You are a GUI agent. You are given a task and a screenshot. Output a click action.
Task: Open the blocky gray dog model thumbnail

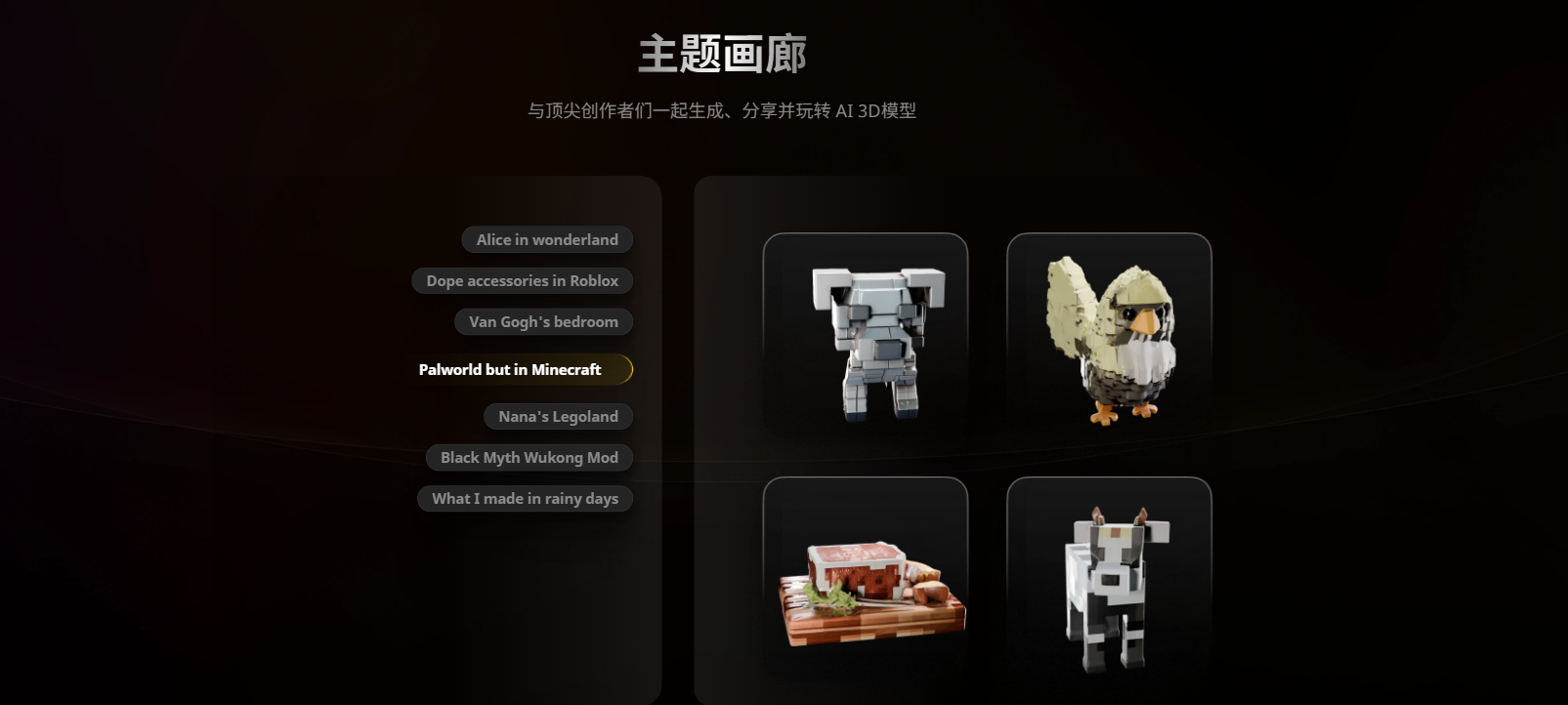click(x=864, y=332)
